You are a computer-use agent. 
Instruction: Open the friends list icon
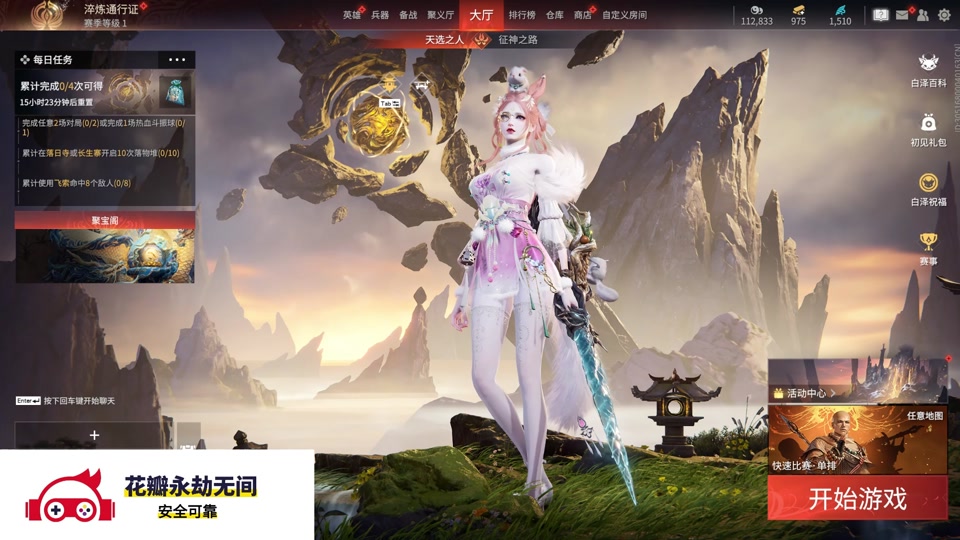point(922,15)
